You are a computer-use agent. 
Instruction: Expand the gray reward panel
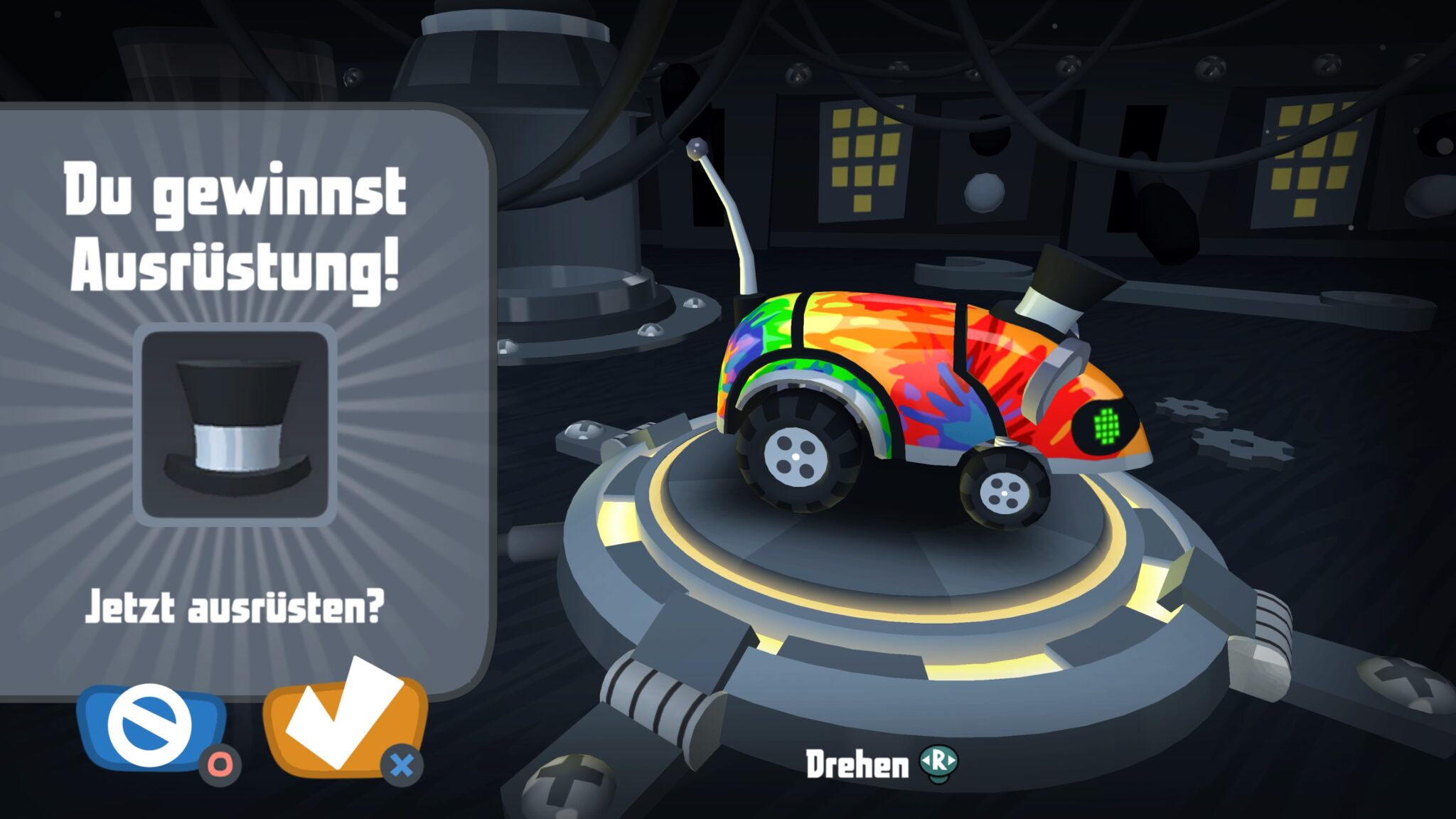pyautogui.click(x=242, y=398)
